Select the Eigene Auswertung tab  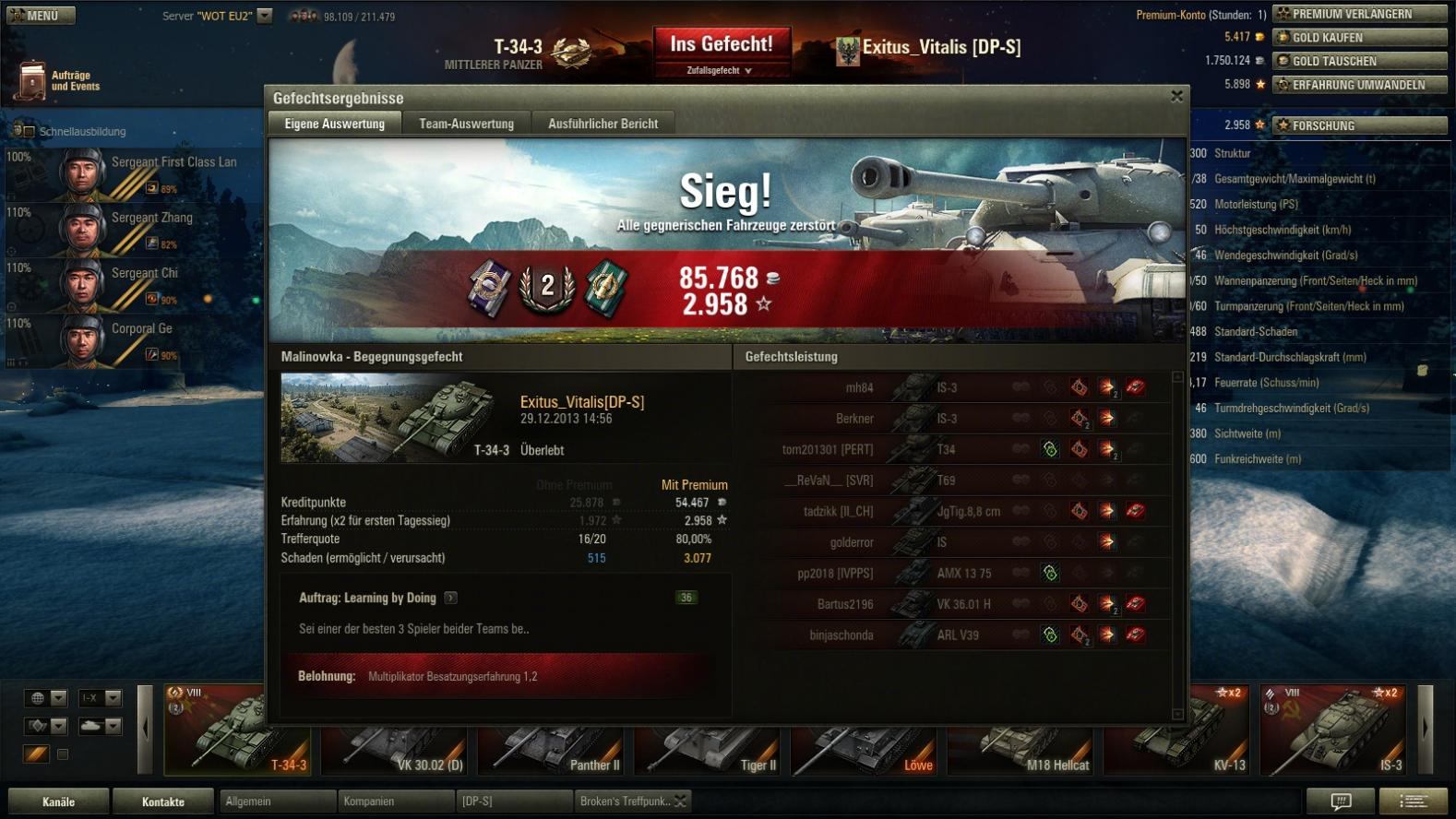point(334,124)
